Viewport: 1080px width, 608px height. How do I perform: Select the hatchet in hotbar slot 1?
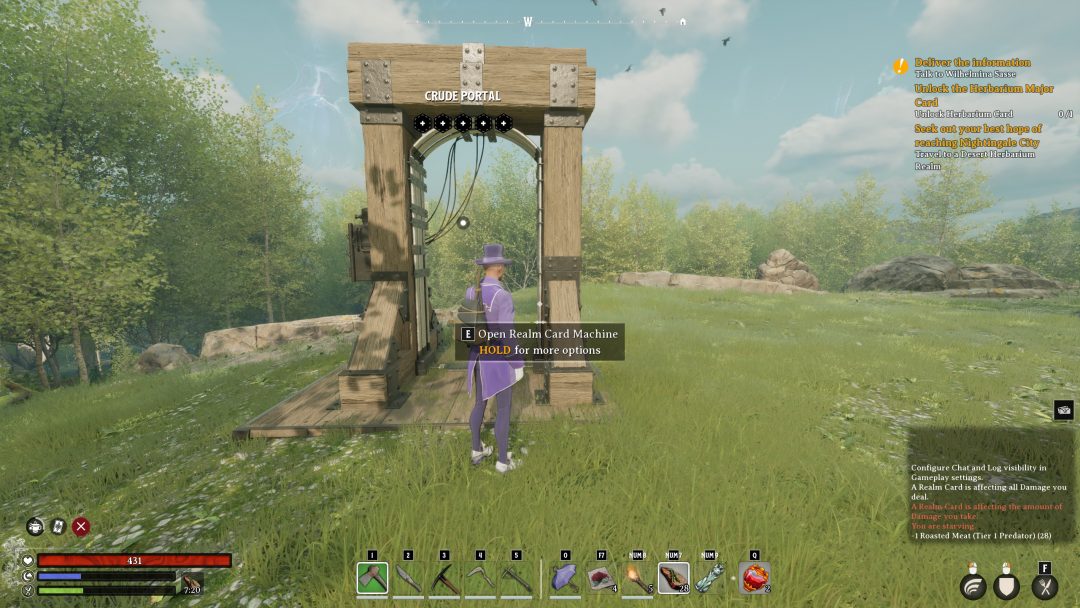click(372, 578)
